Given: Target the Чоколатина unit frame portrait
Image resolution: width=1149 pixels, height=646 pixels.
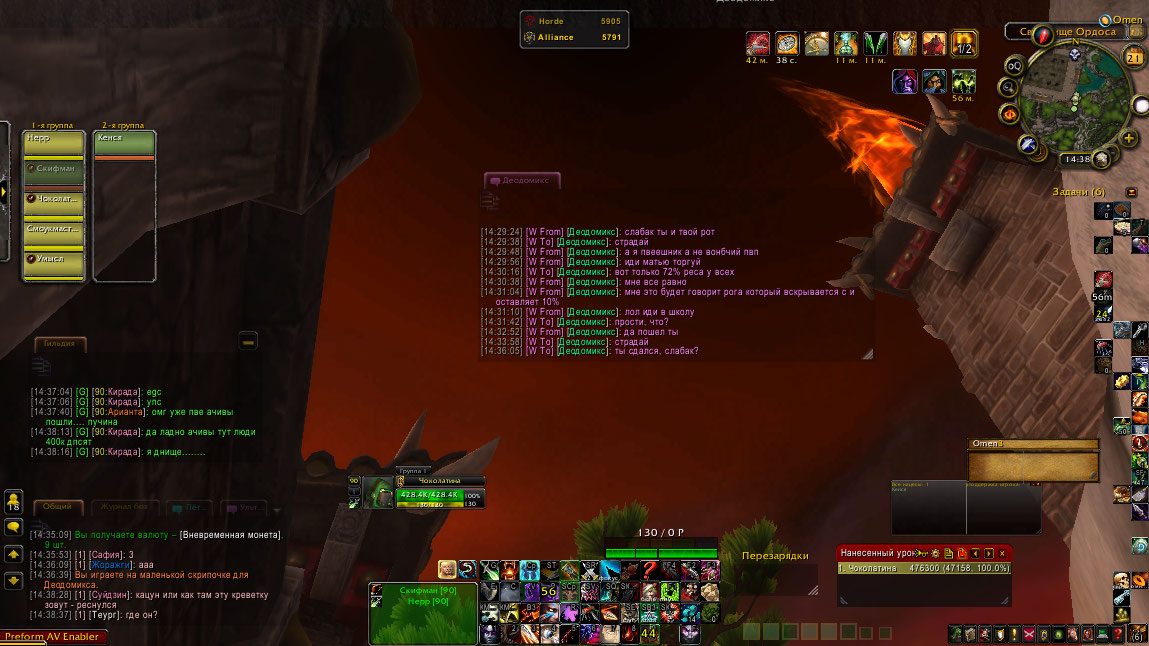Looking at the screenshot, I should click(377, 494).
